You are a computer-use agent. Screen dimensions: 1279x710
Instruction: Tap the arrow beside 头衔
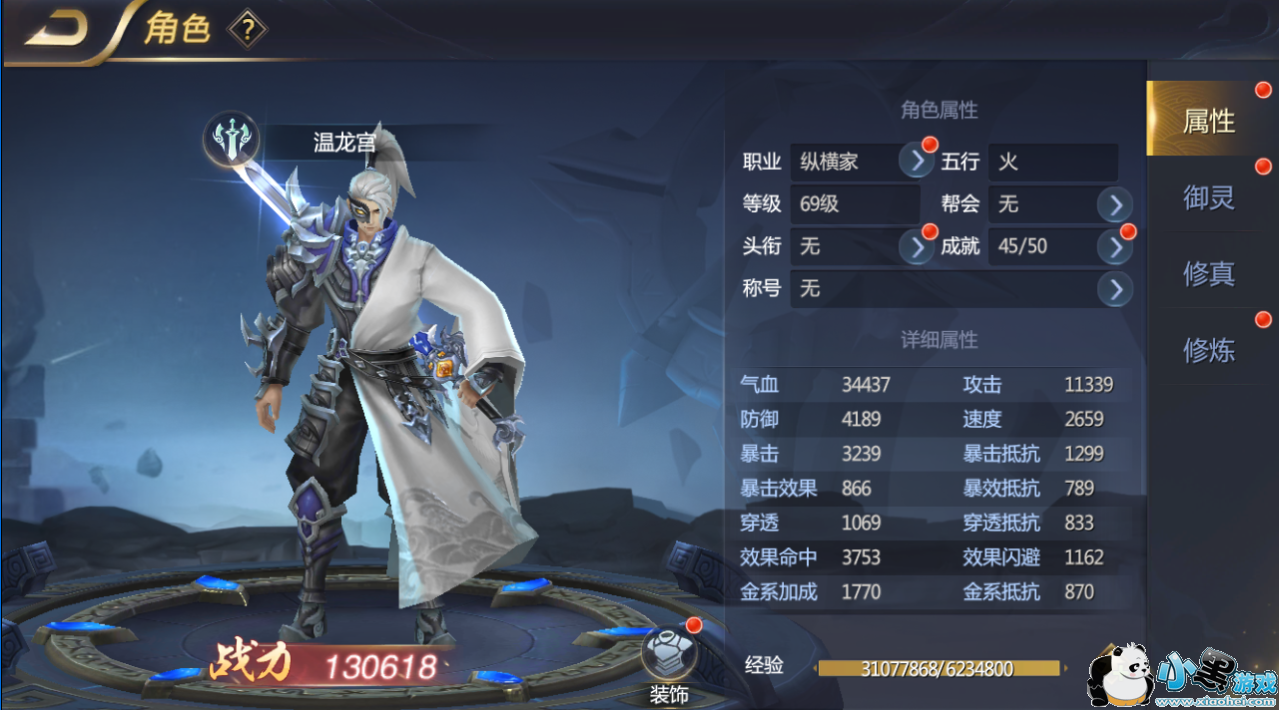coord(916,246)
